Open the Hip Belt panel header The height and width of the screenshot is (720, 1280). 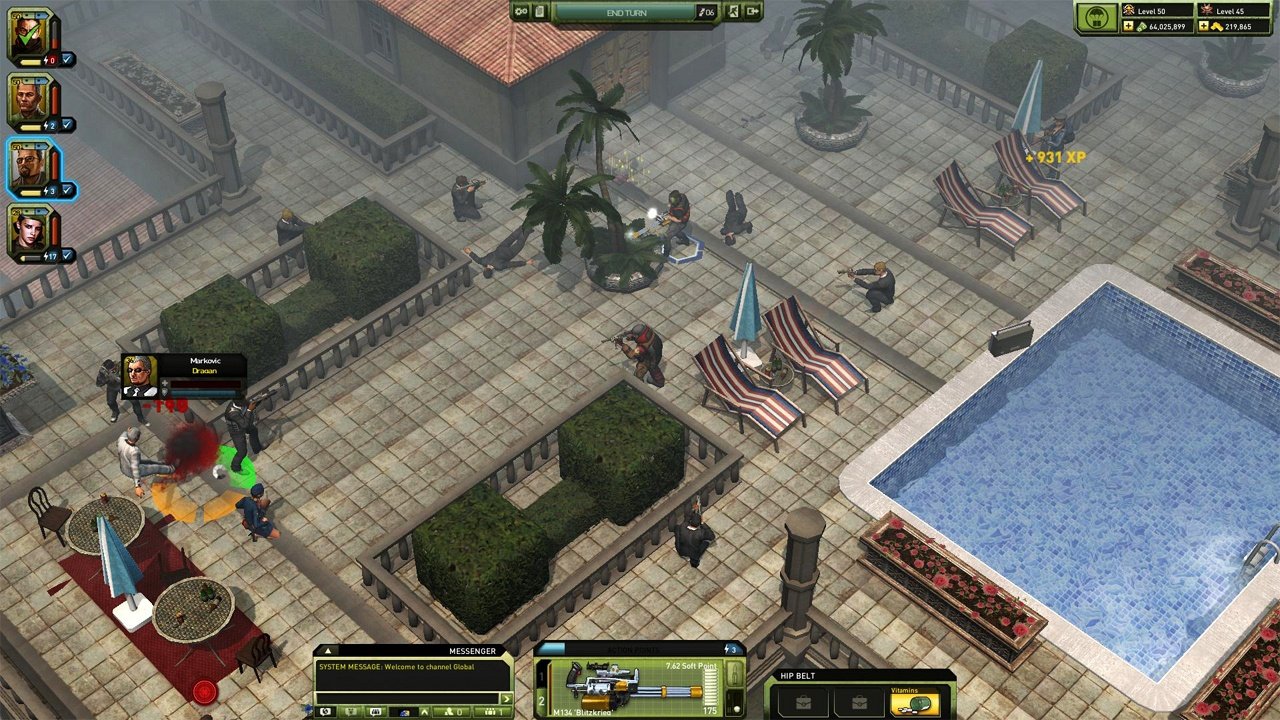[x=797, y=675]
